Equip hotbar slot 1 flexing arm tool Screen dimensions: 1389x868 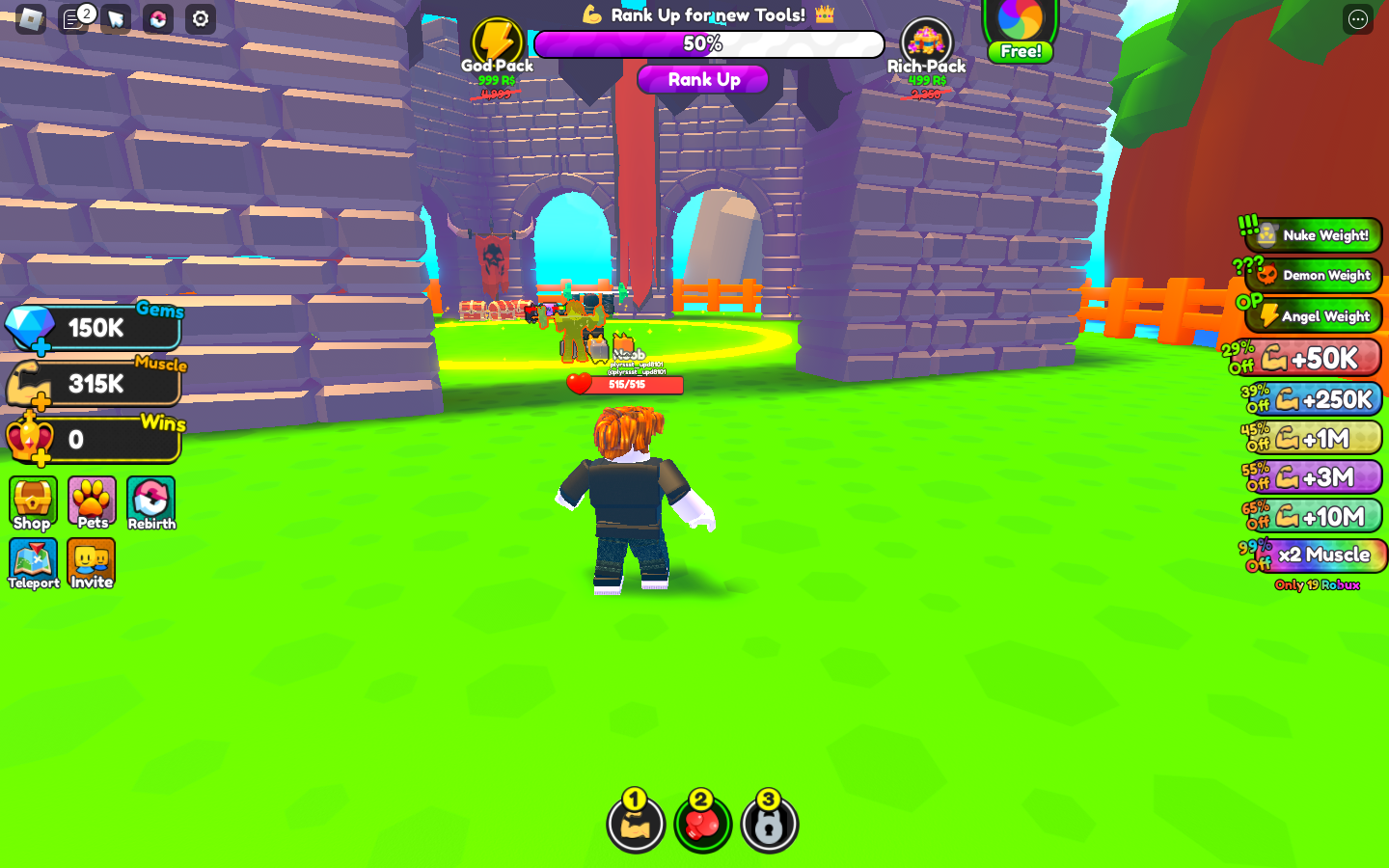pos(636,825)
